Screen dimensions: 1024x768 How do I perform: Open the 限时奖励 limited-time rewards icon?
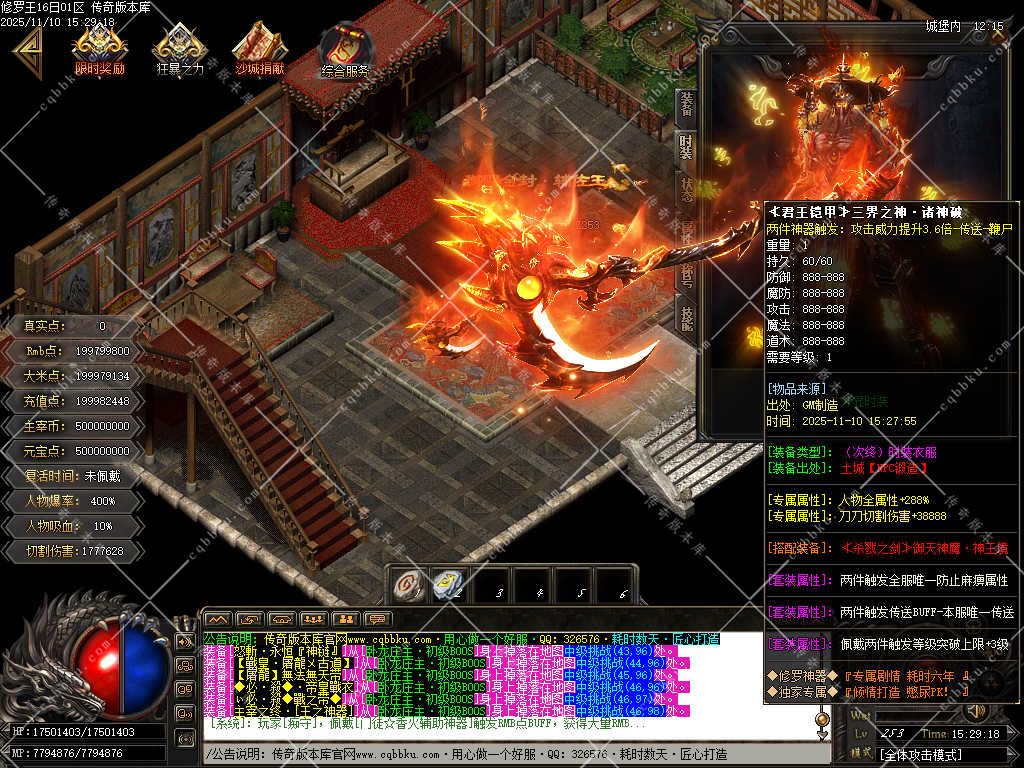100,47
